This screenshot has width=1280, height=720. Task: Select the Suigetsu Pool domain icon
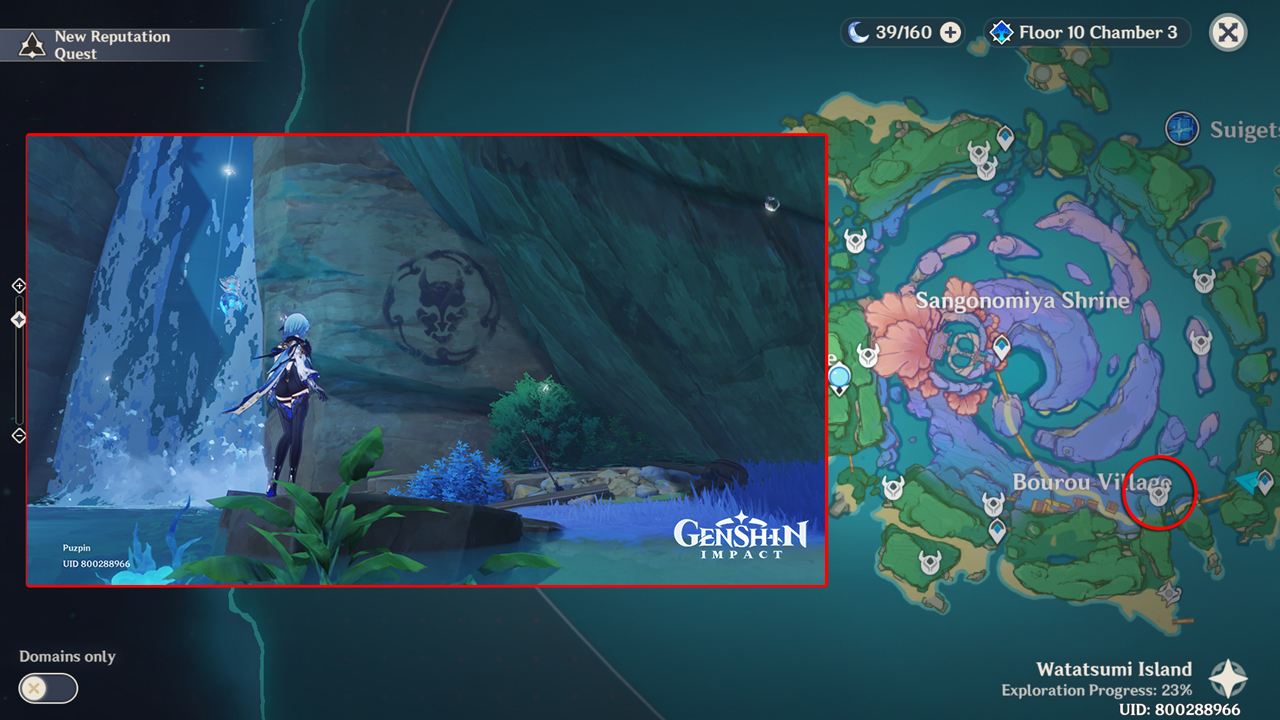[x=1182, y=128]
